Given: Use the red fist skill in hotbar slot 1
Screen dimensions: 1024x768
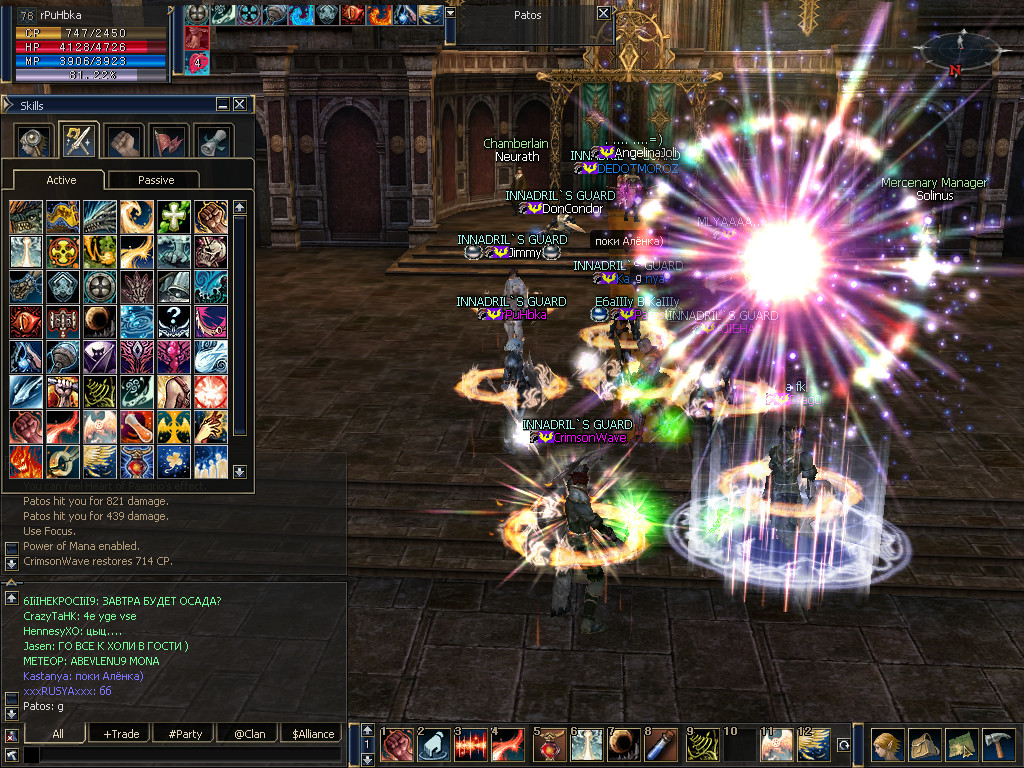Looking at the screenshot, I should point(397,745).
